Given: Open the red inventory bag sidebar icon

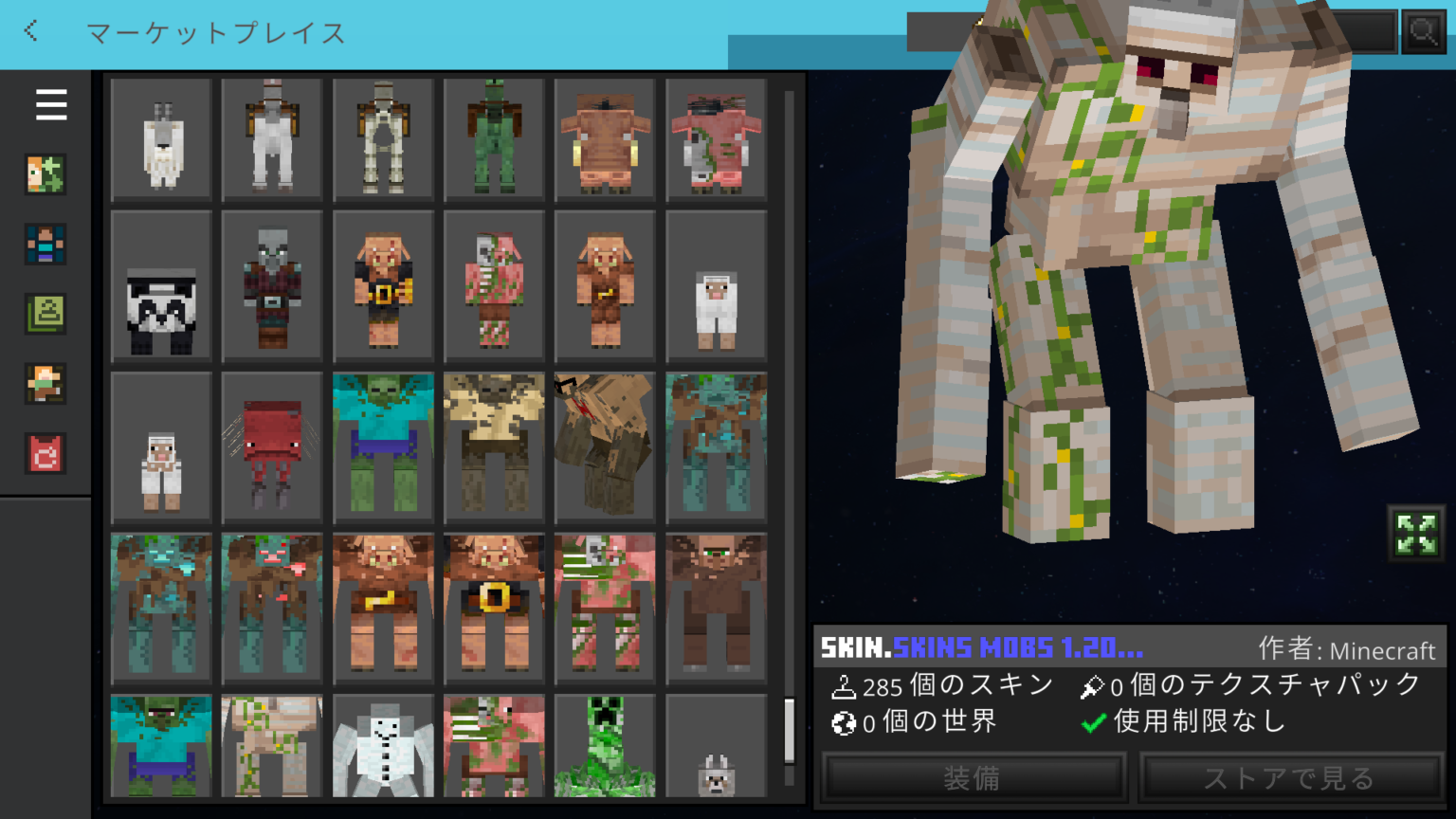Looking at the screenshot, I should [x=45, y=454].
